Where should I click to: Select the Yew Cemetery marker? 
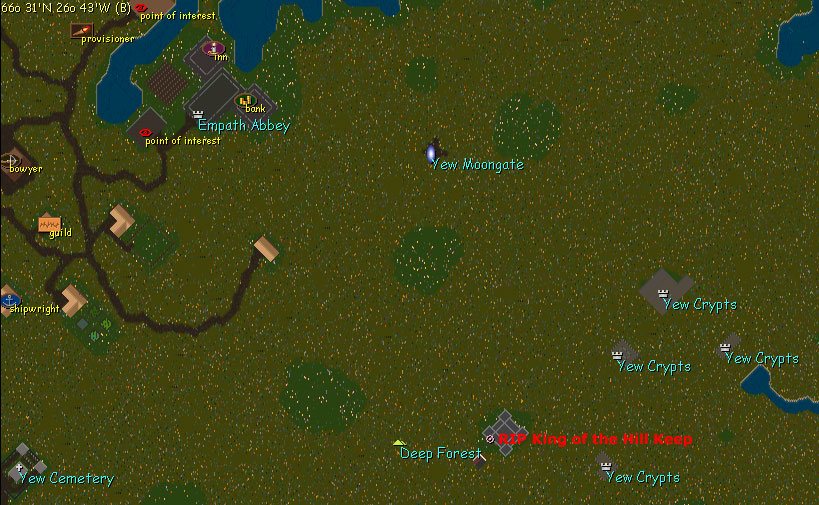pos(19,467)
